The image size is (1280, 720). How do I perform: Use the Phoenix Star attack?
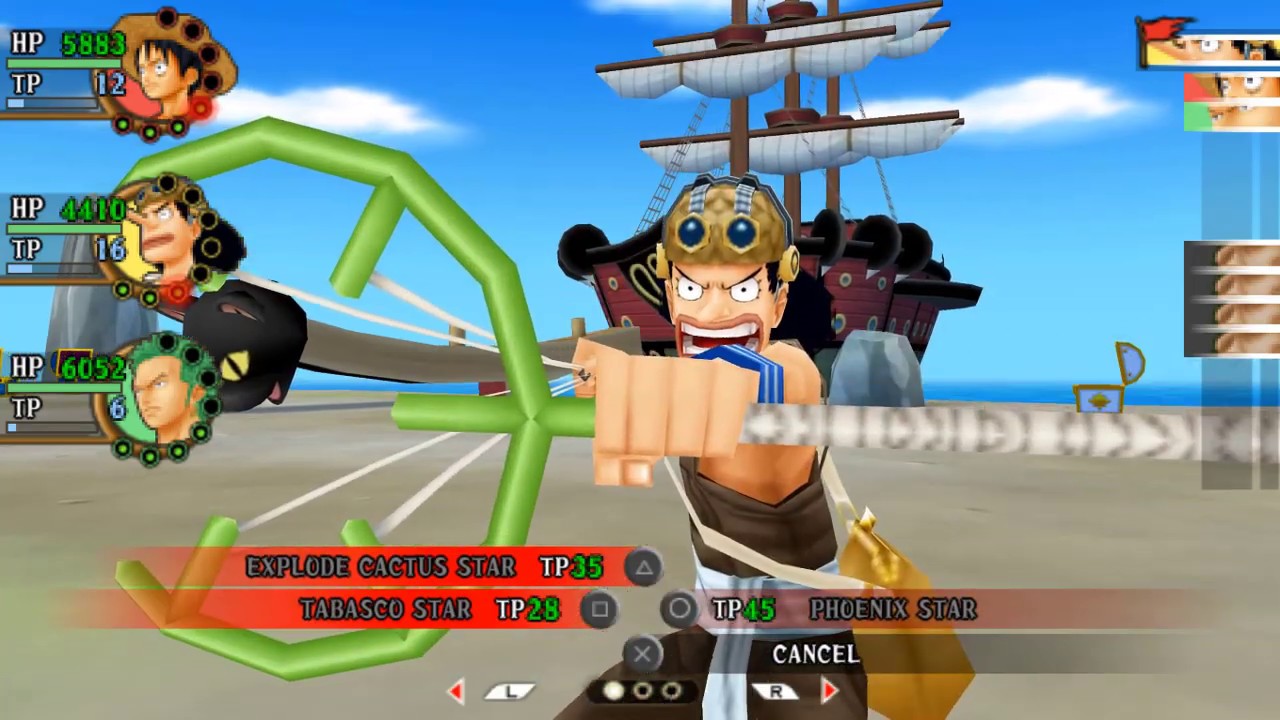pyautogui.click(x=892, y=609)
